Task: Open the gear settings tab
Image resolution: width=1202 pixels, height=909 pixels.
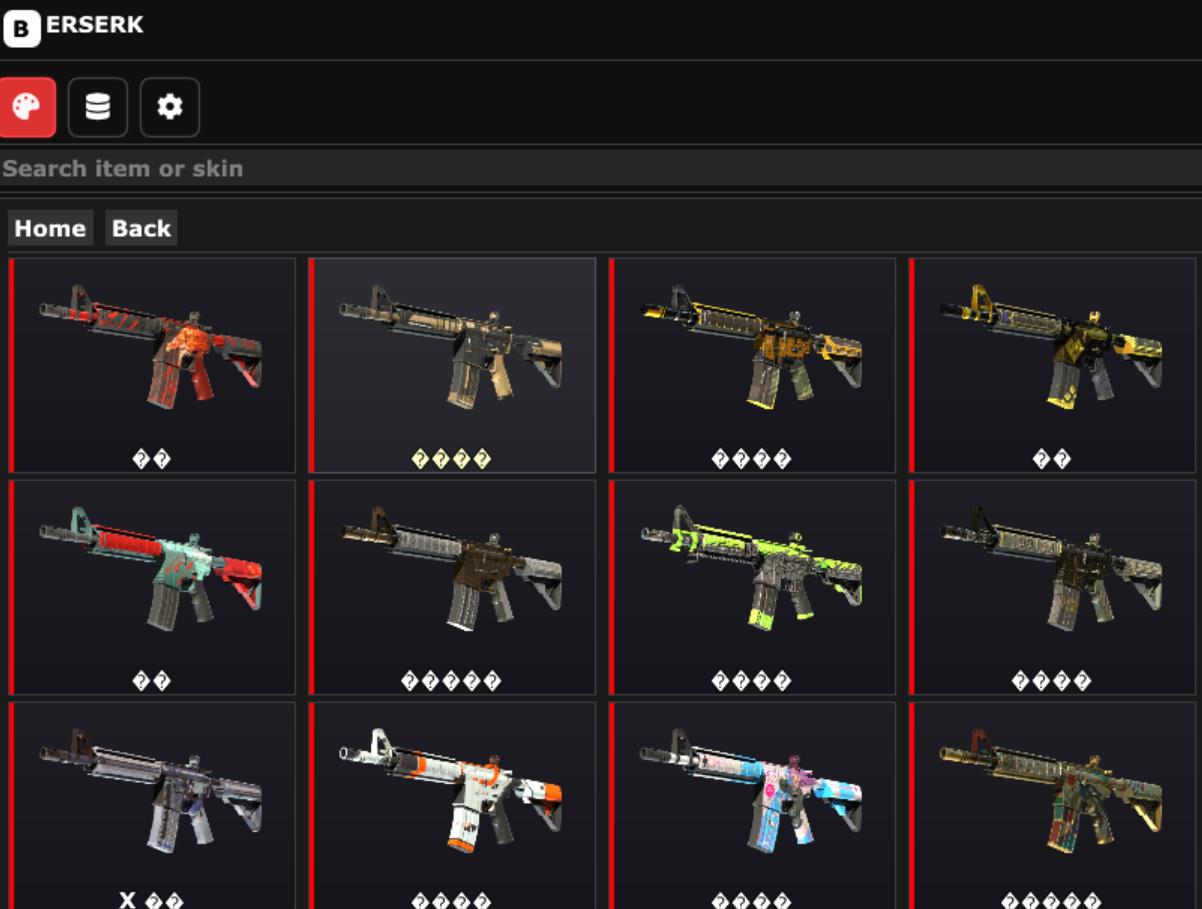Action: [170, 107]
